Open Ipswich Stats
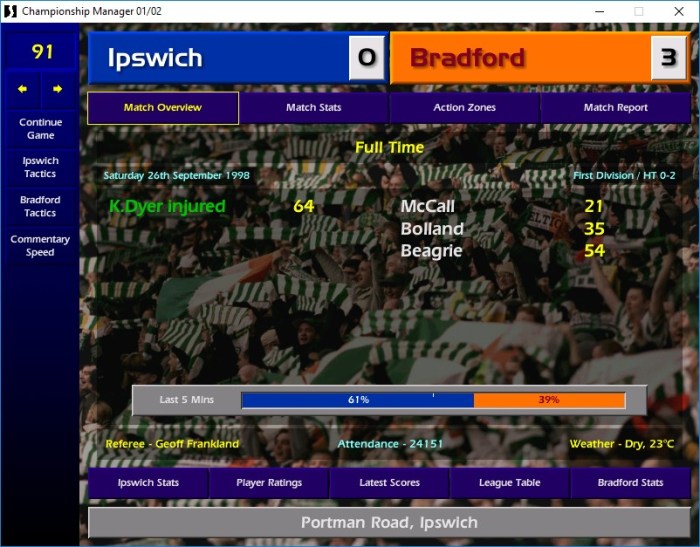 point(148,483)
